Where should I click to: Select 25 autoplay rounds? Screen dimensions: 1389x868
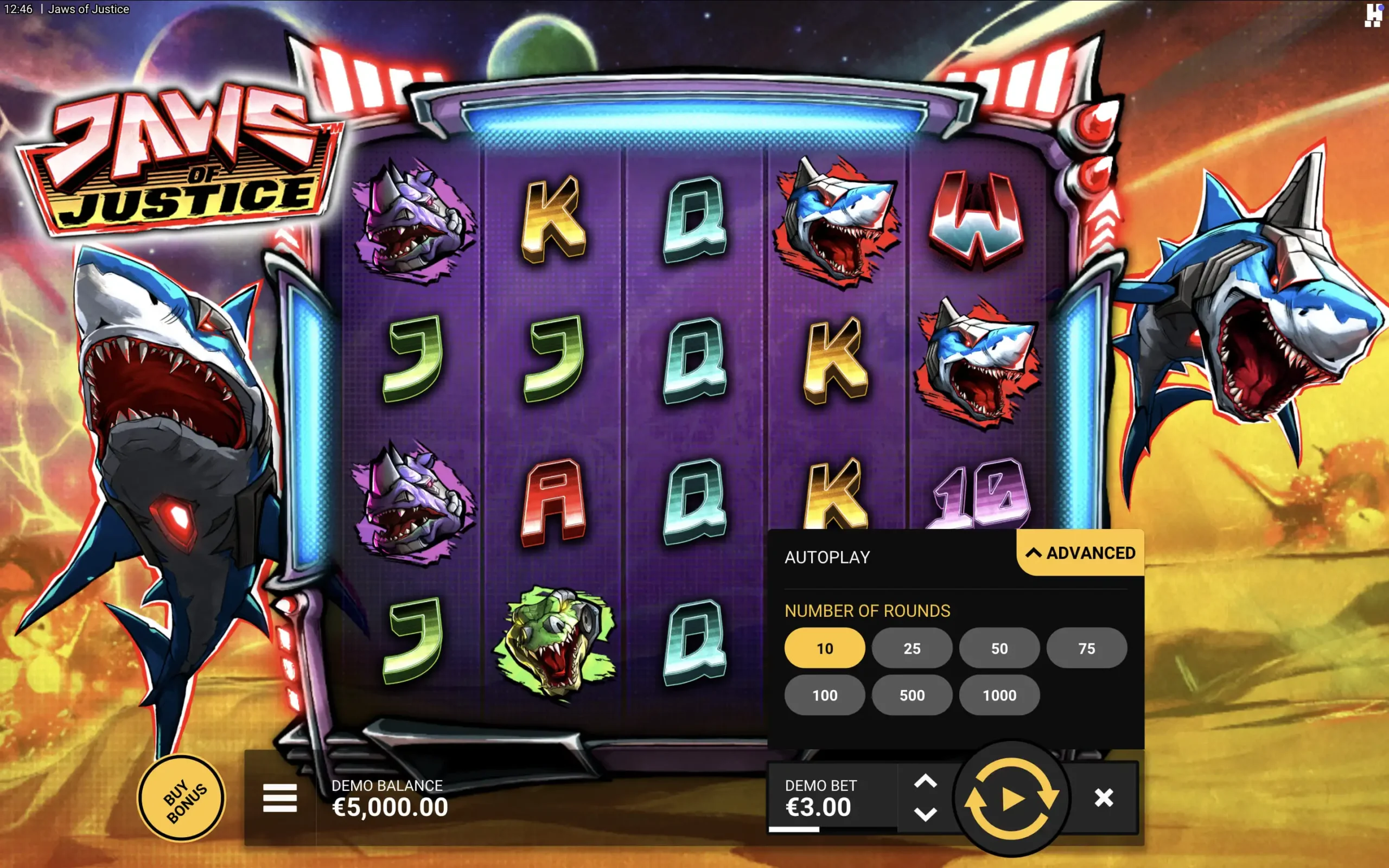[x=912, y=648]
